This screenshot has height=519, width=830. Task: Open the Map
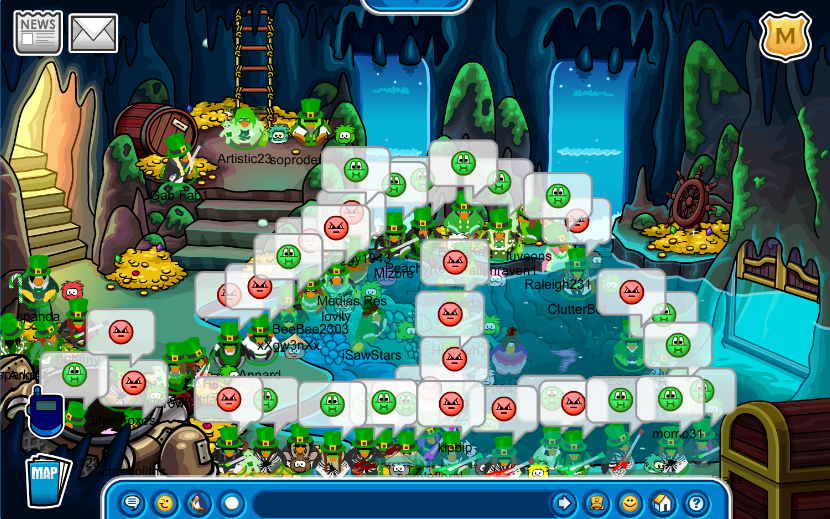45,474
